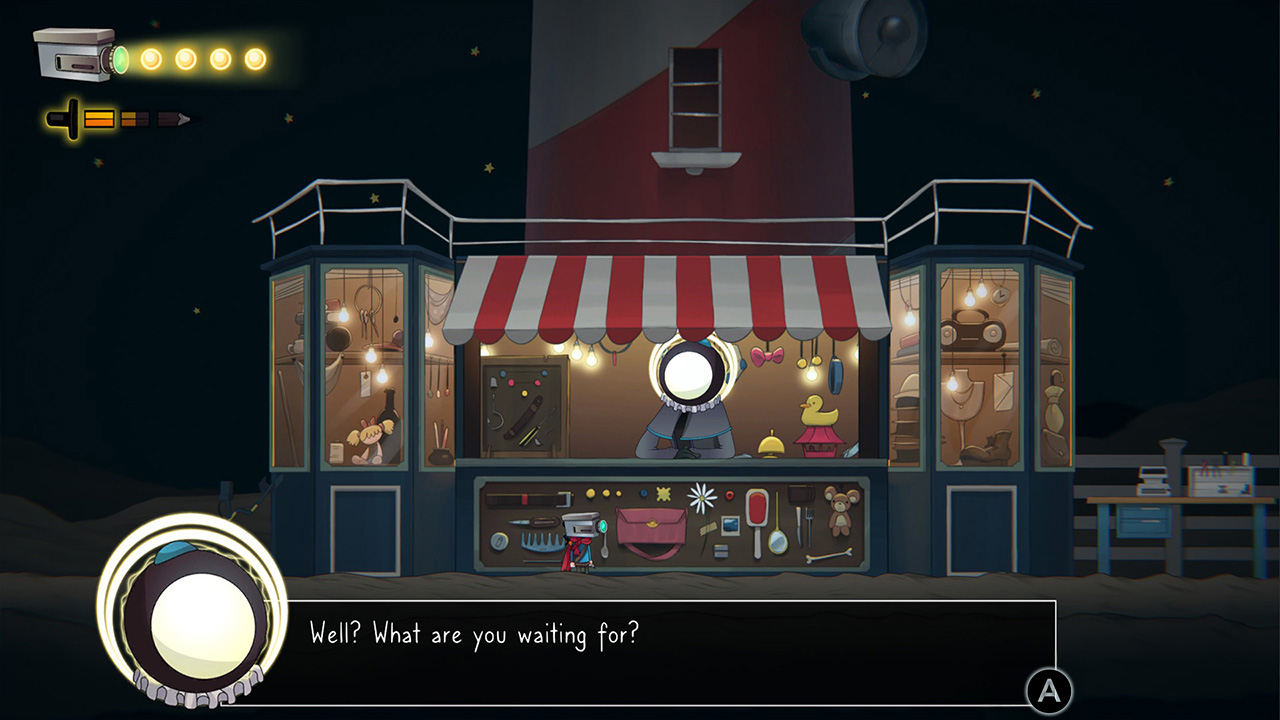Select the pink purse pinned to the board

pyautogui.click(x=650, y=527)
